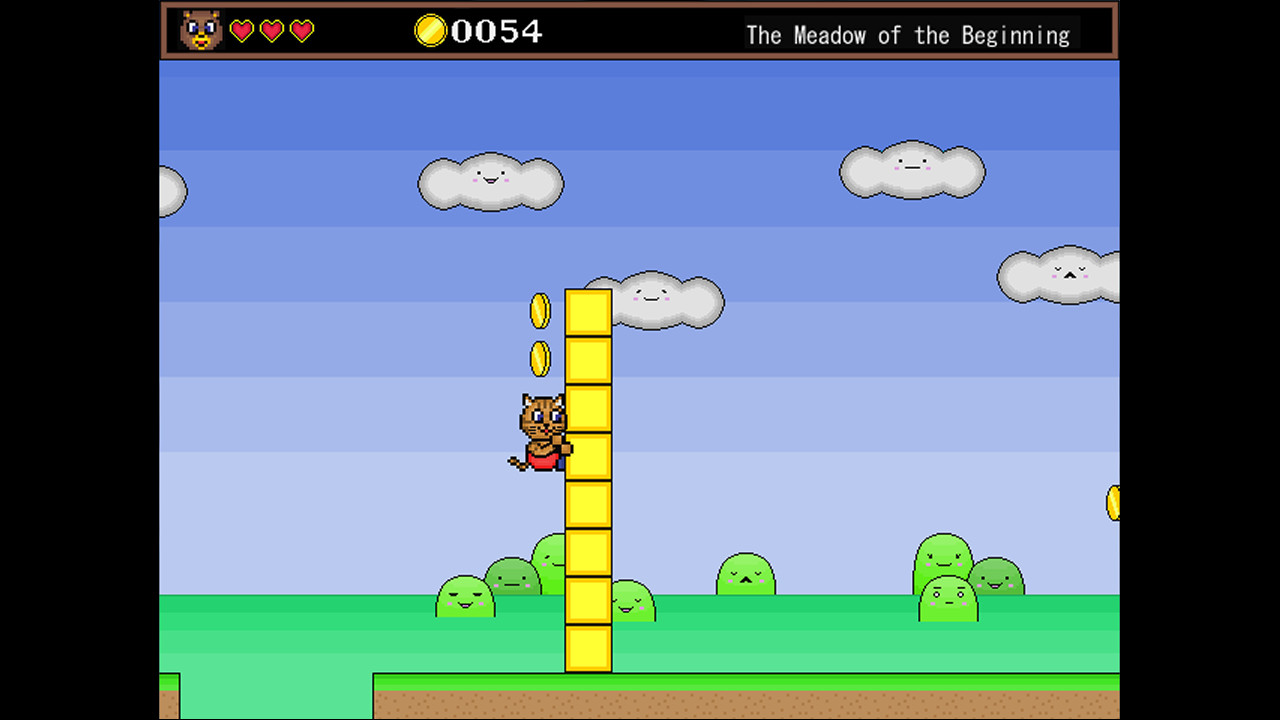Click the second heart icon
Viewport: 1280px width, 720px height.
coord(271,31)
